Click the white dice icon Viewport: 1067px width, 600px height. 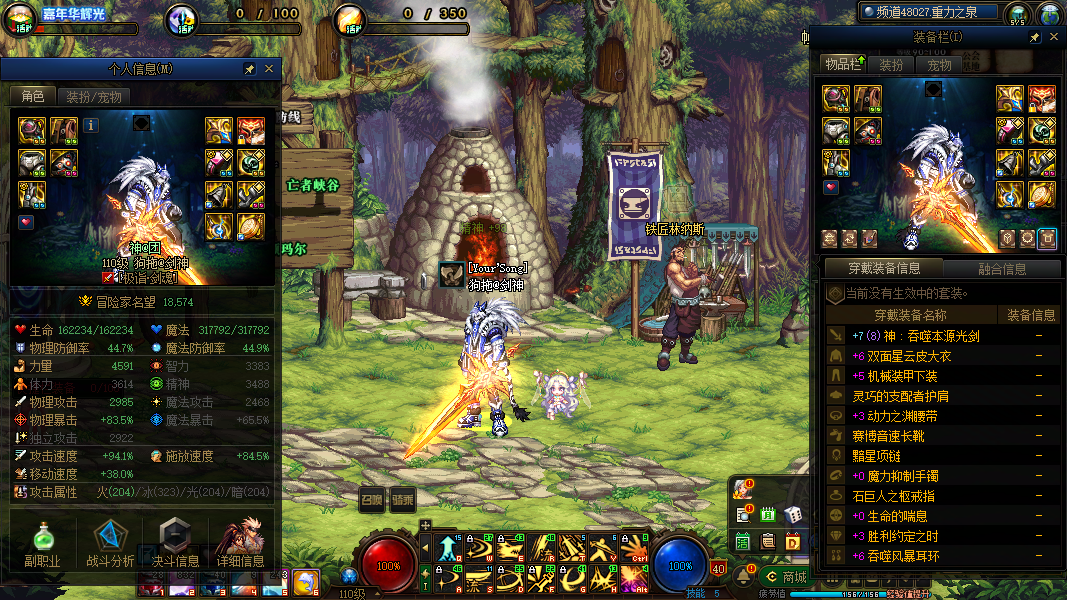point(792,514)
